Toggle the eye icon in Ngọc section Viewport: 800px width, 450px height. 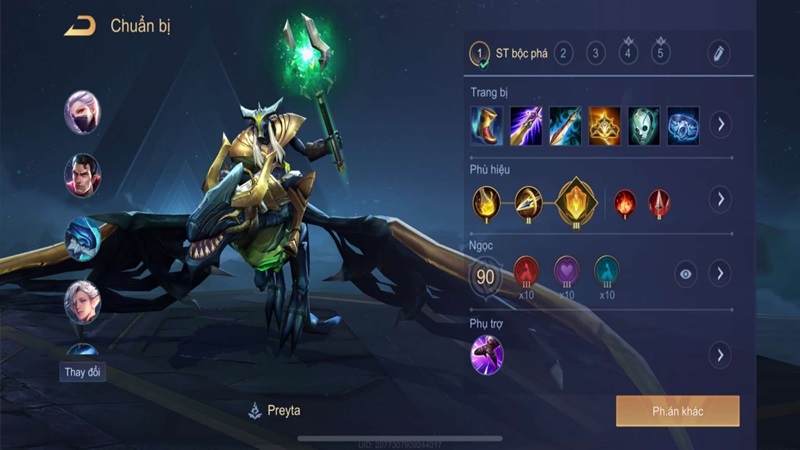tap(685, 273)
